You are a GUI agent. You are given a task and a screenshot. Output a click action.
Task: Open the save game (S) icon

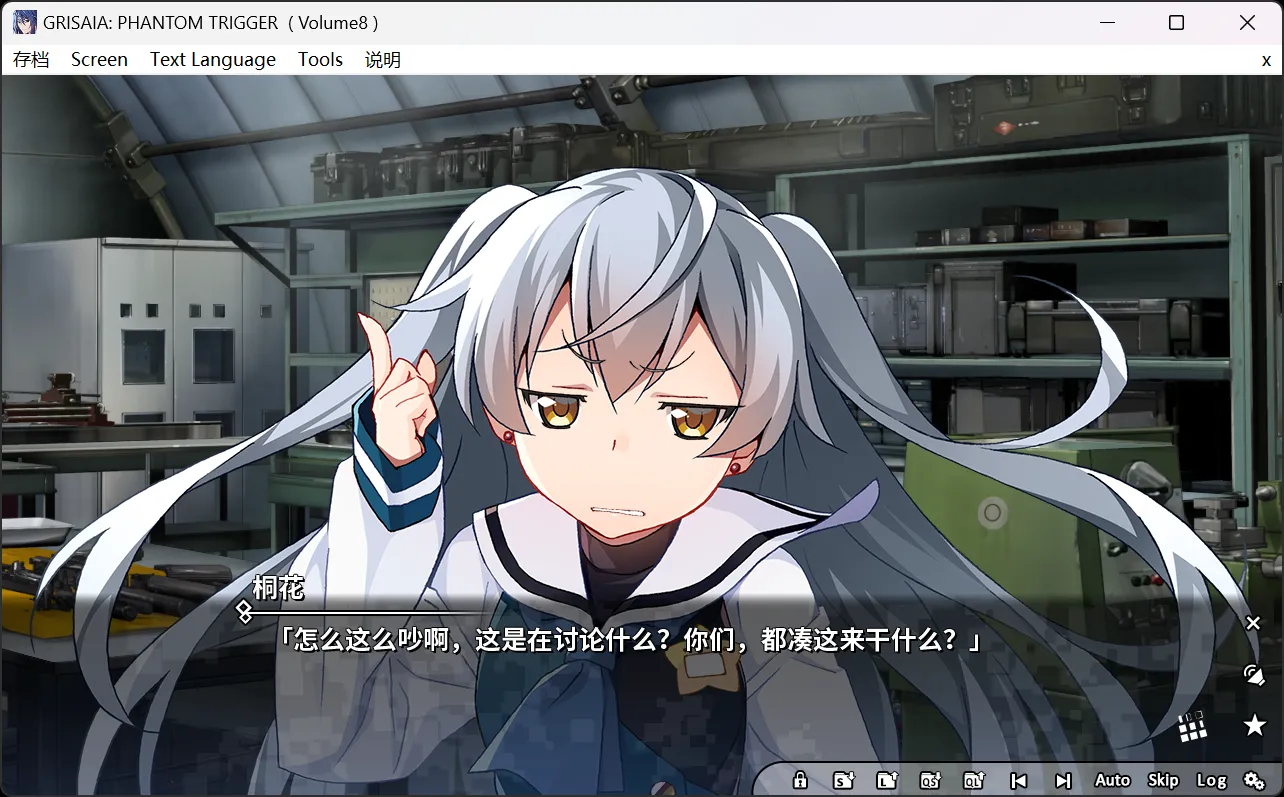[844, 780]
